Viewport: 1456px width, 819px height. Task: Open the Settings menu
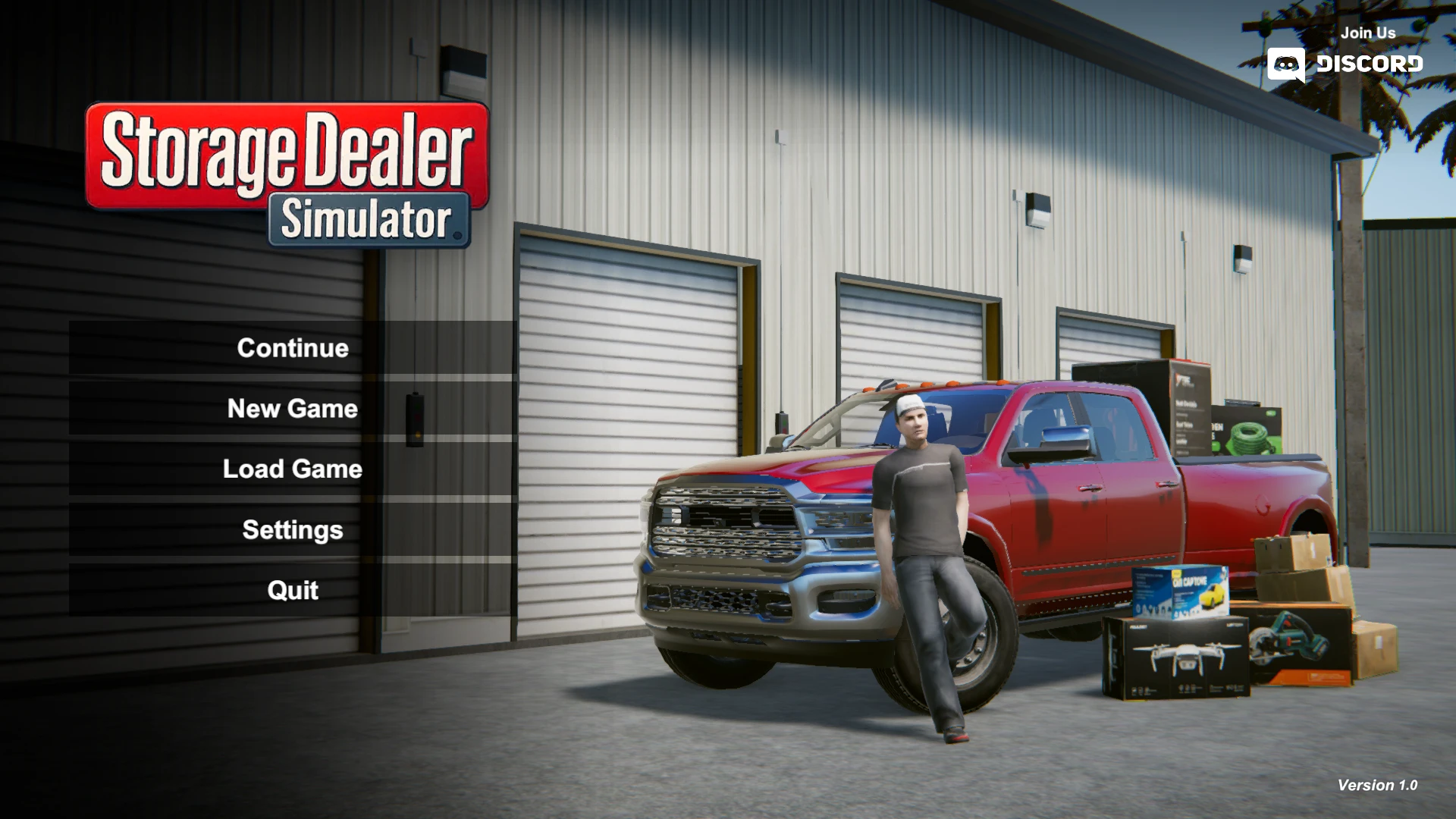tap(291, 529)
